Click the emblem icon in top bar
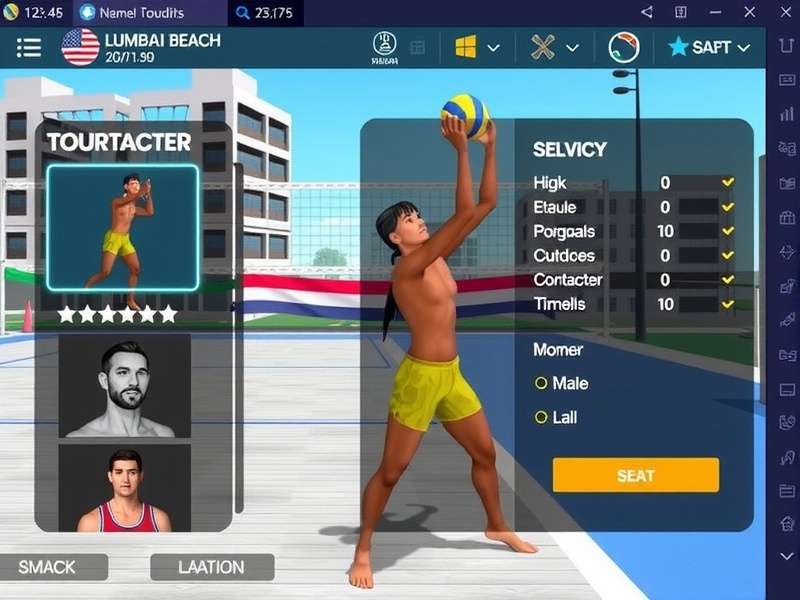This screenshot has height=600, width=800. (385, 46)
